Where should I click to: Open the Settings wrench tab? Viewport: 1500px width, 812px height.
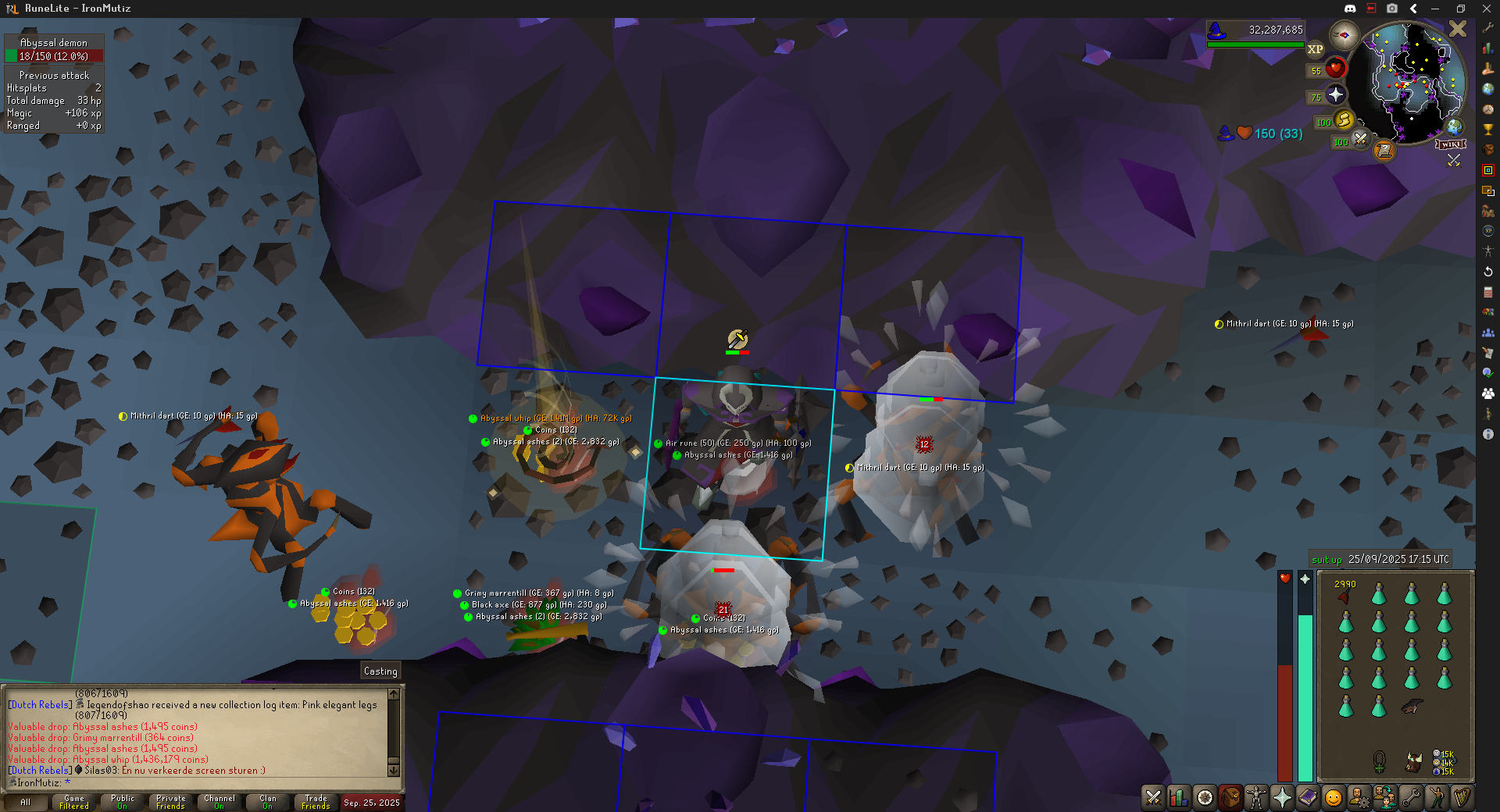1410,797
